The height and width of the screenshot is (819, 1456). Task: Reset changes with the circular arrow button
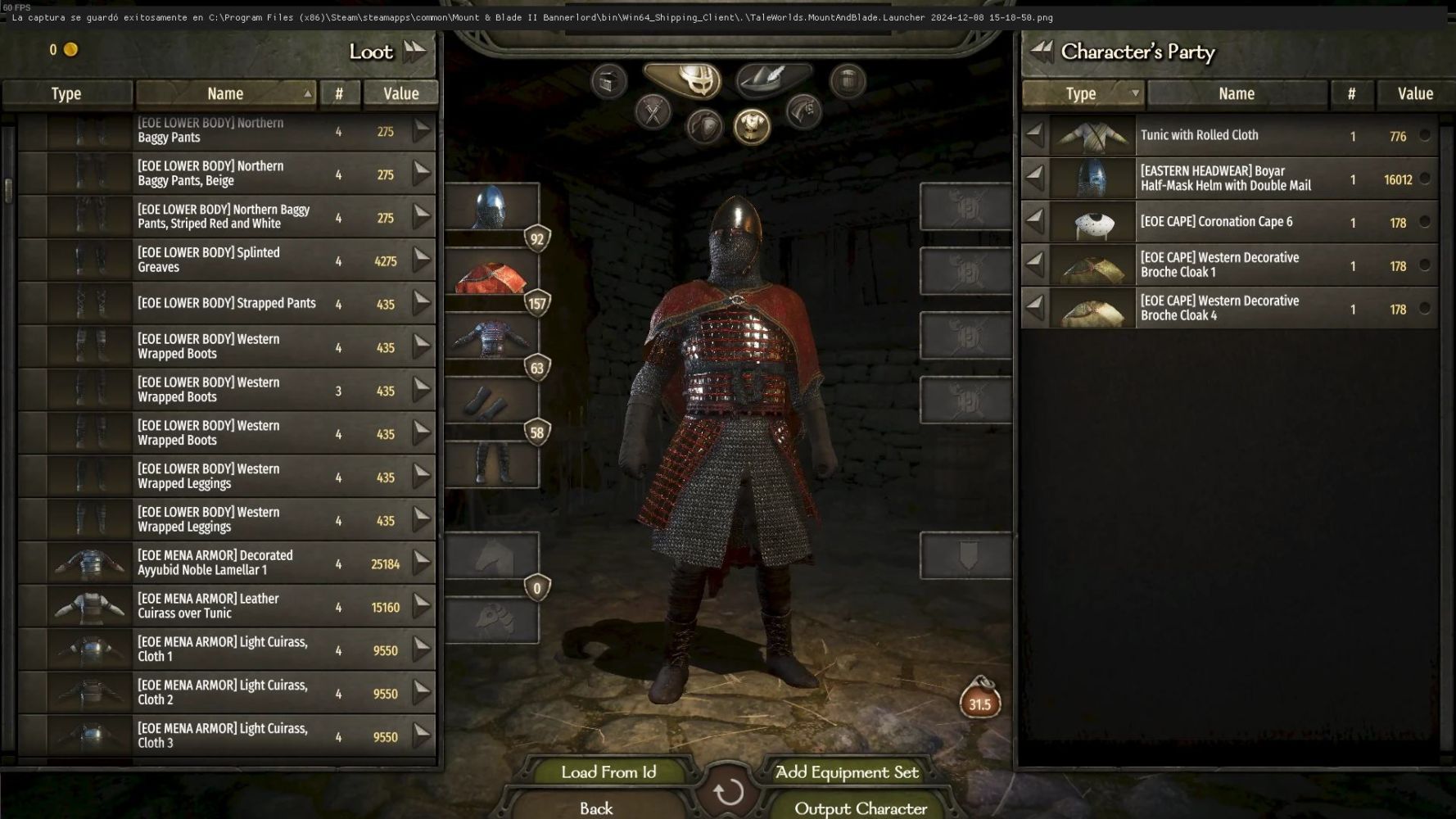pos(728,792)
